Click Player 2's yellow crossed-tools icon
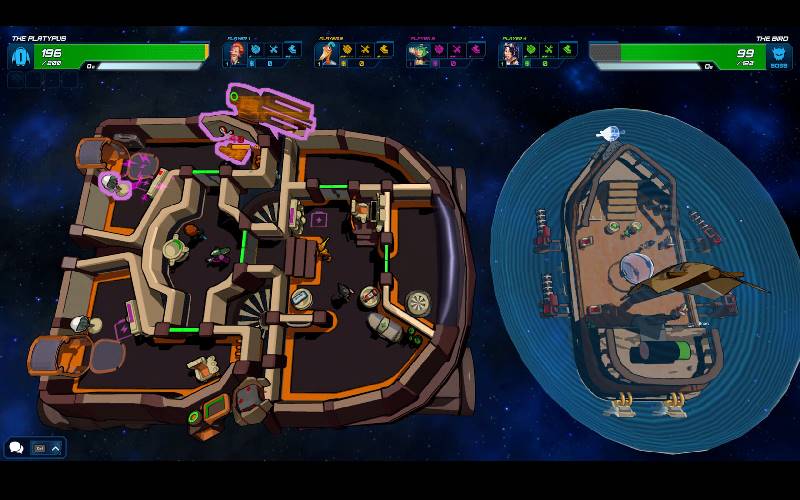The image size is (800, 500). [365, 49]
